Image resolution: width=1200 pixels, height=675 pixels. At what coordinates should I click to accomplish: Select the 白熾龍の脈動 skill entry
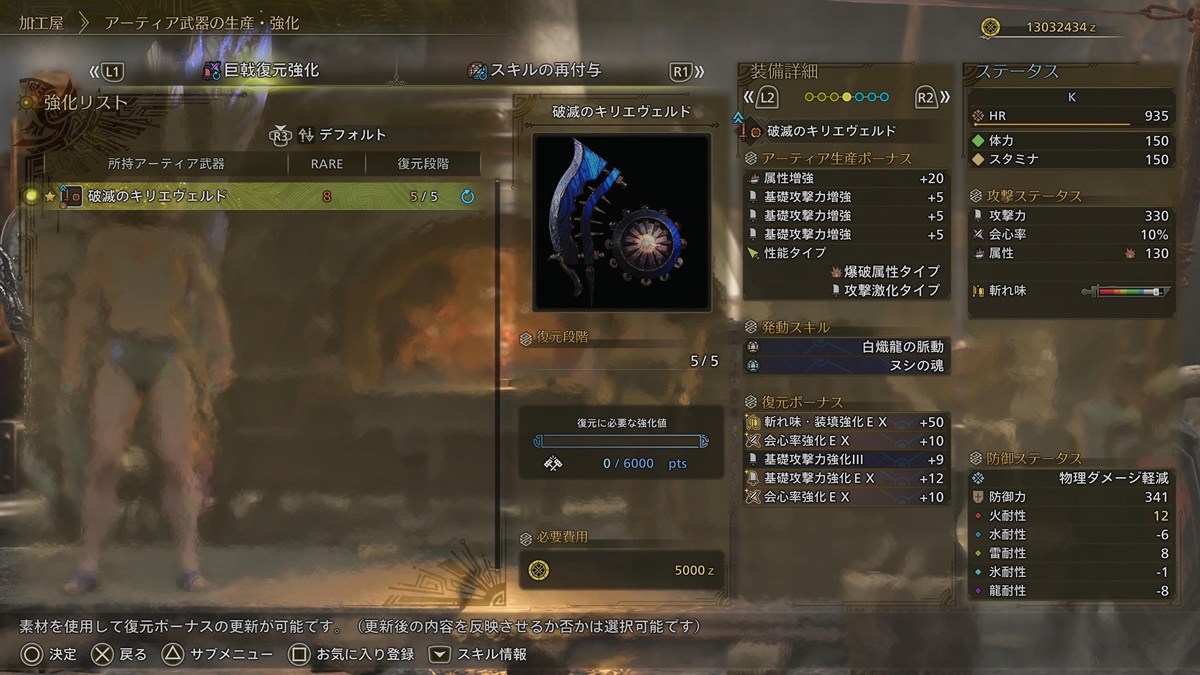pos(846,347)
